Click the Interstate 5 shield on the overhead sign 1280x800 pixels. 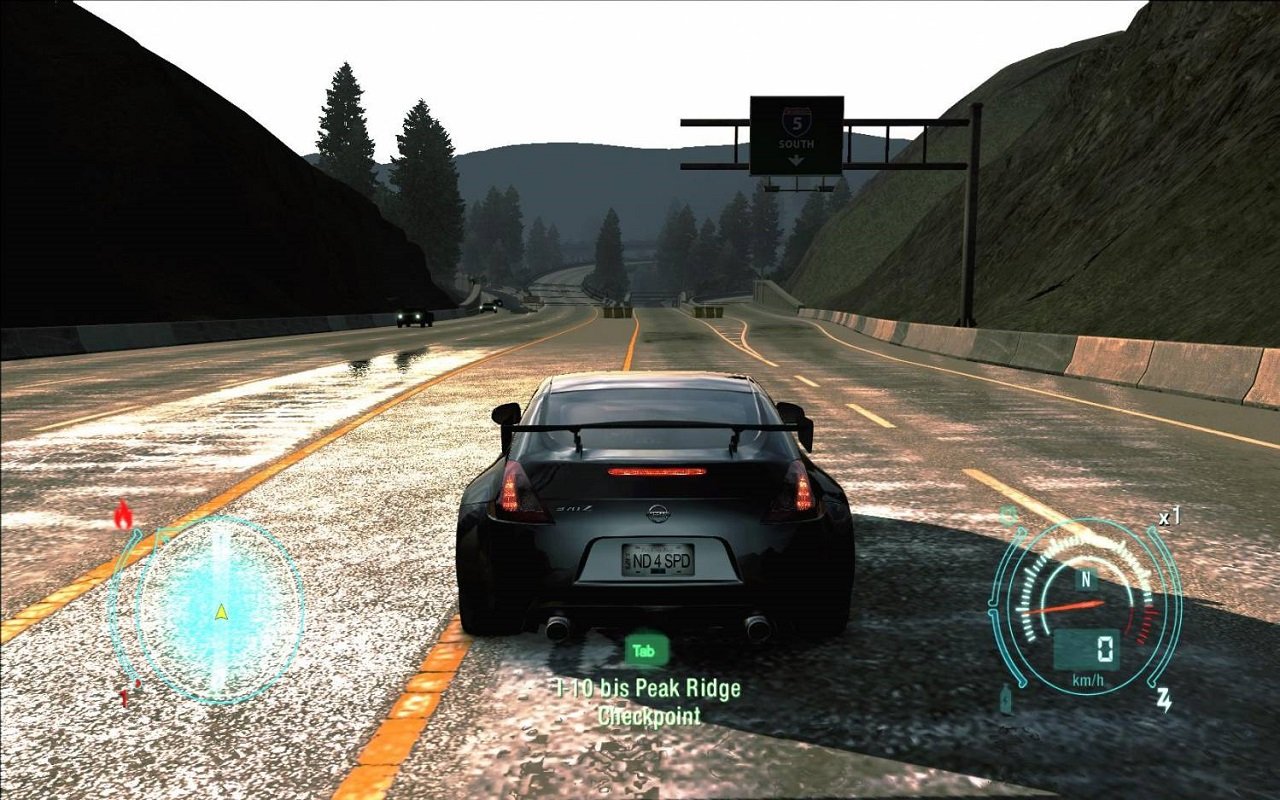794,118
